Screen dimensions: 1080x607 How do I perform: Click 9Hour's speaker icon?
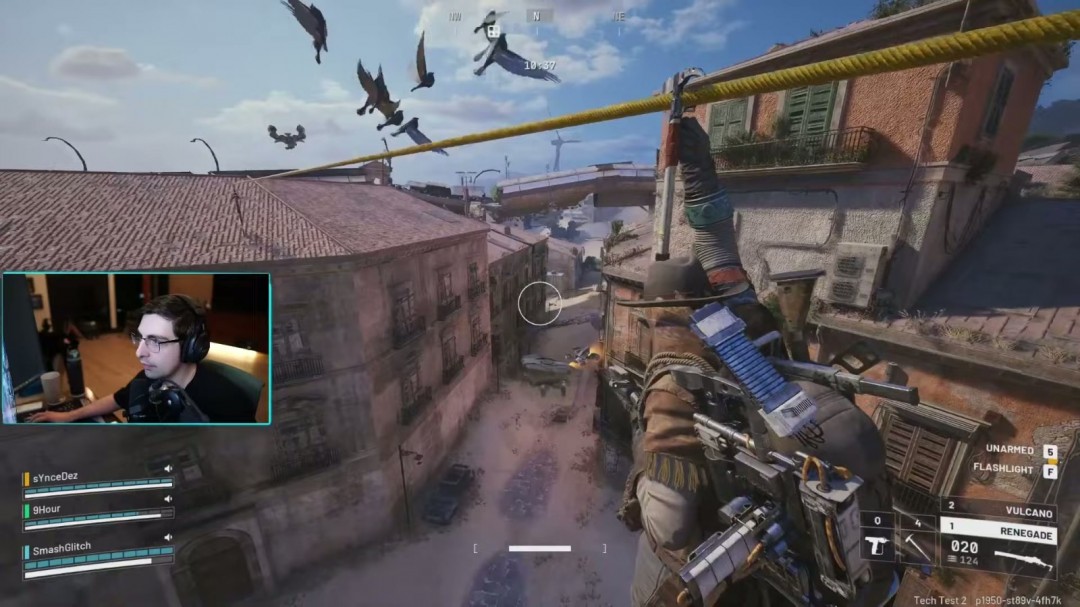[x=168, y=498]
